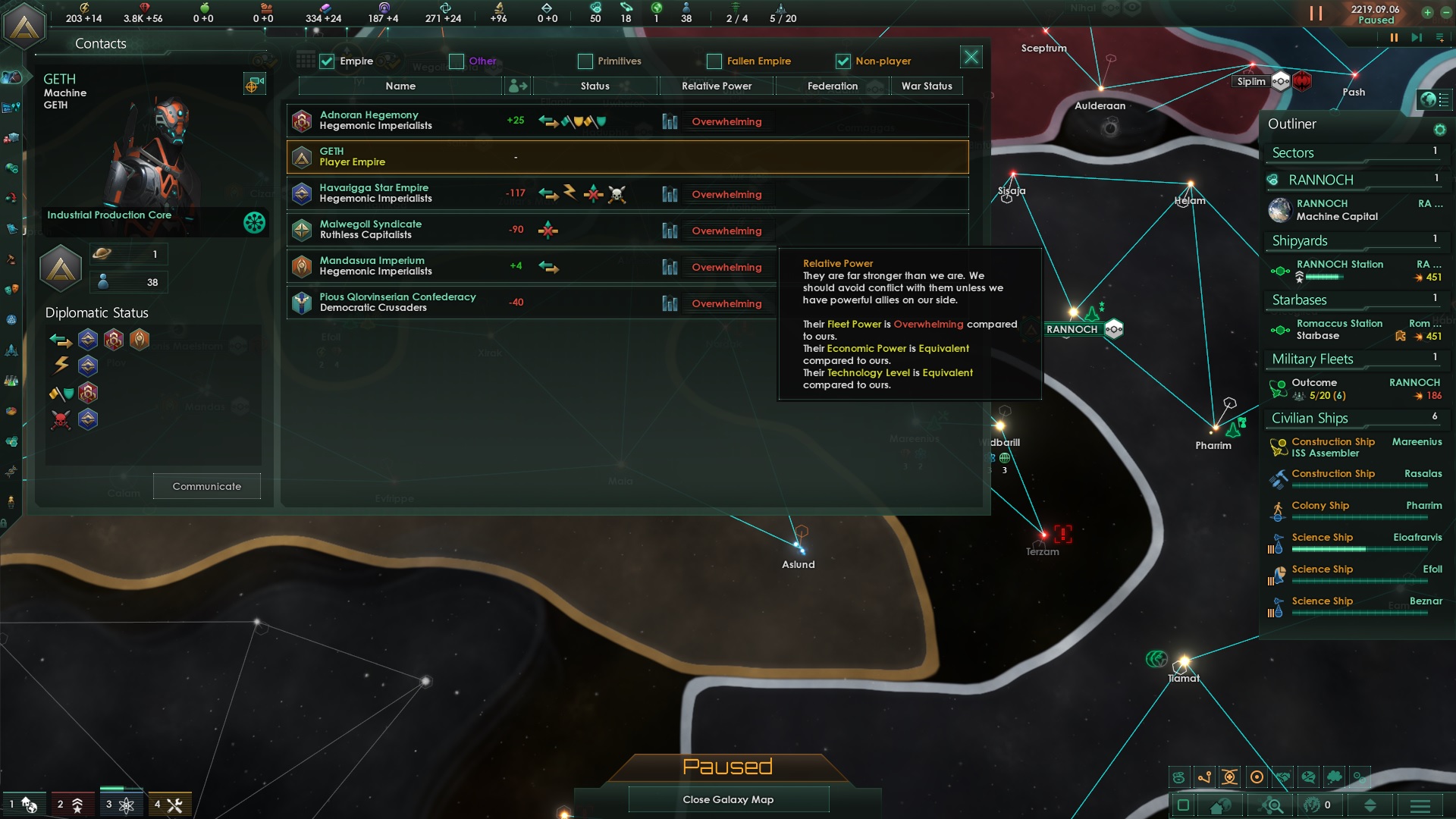Image resolution: width=1456 pixels, height=819 pixels.
Task: Click the return-to-home-system house icon bottom right
Action: click(x=1220, y=805)
